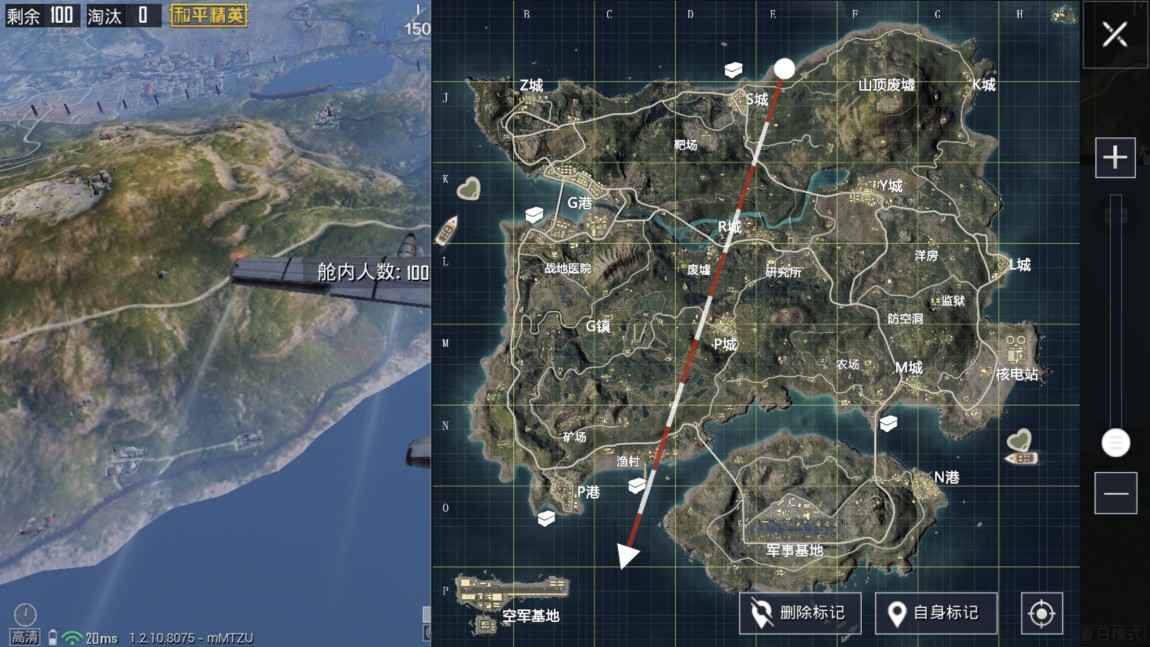Select Z城 on the map
The width and height of the screenshot is (1150, 647).
(x=531, y=86)
